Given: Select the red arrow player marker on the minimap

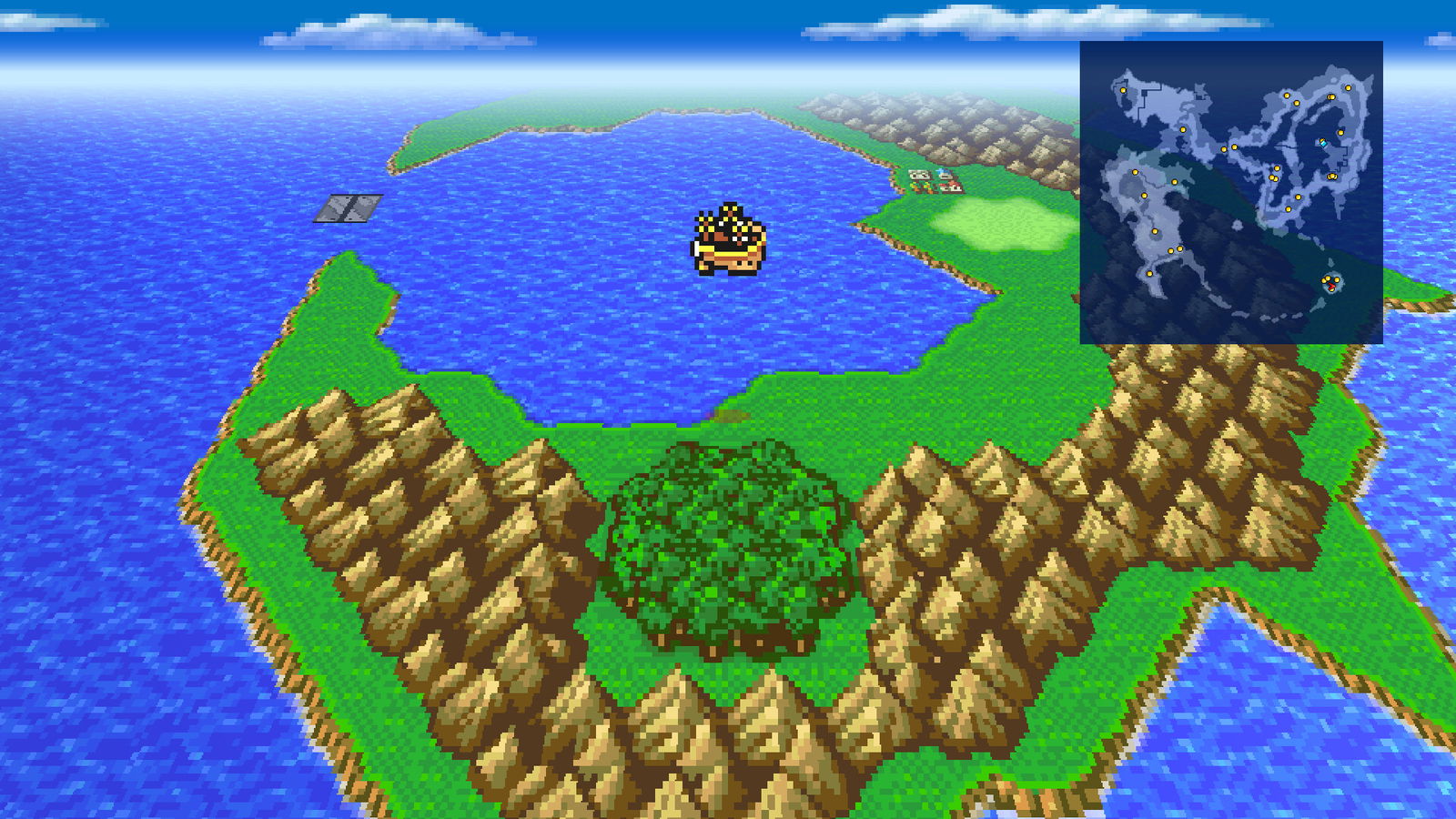Looking at the screenshot, I should pos(1332,286).
